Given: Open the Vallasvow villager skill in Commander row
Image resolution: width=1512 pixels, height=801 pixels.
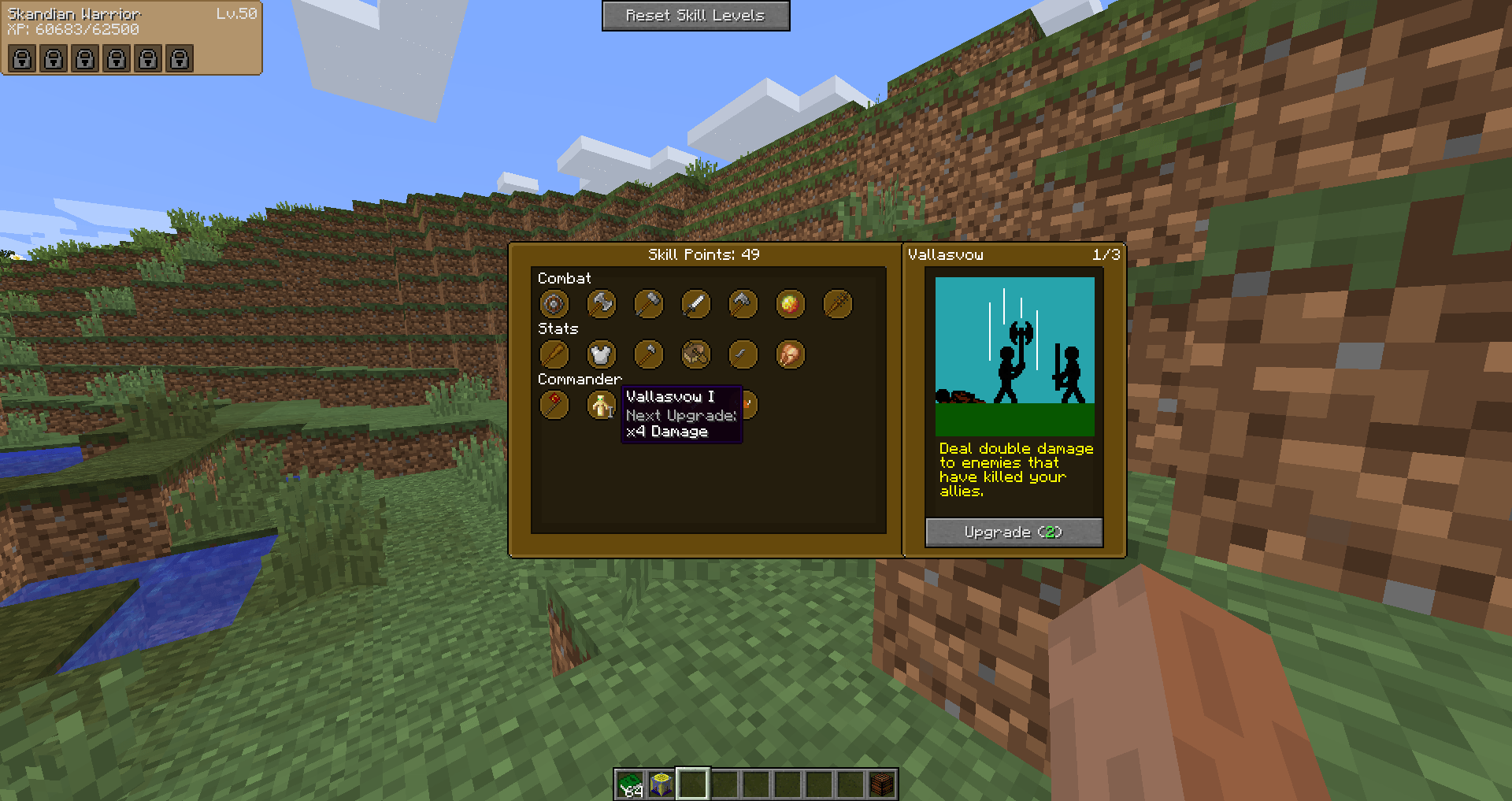Looking at the screenshot, I should coord(601,405).
